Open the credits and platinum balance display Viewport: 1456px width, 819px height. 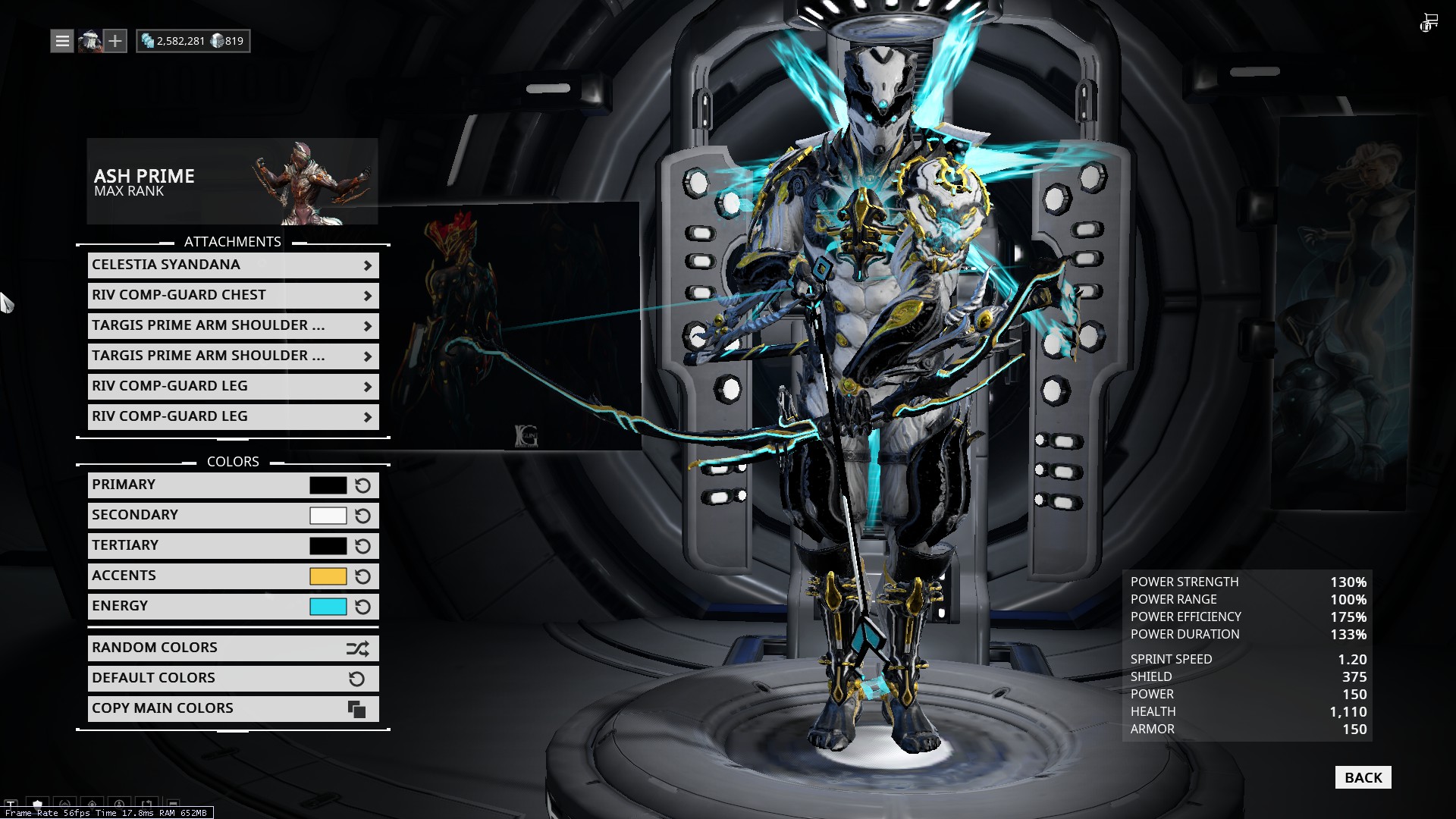(x=193, y=41)
